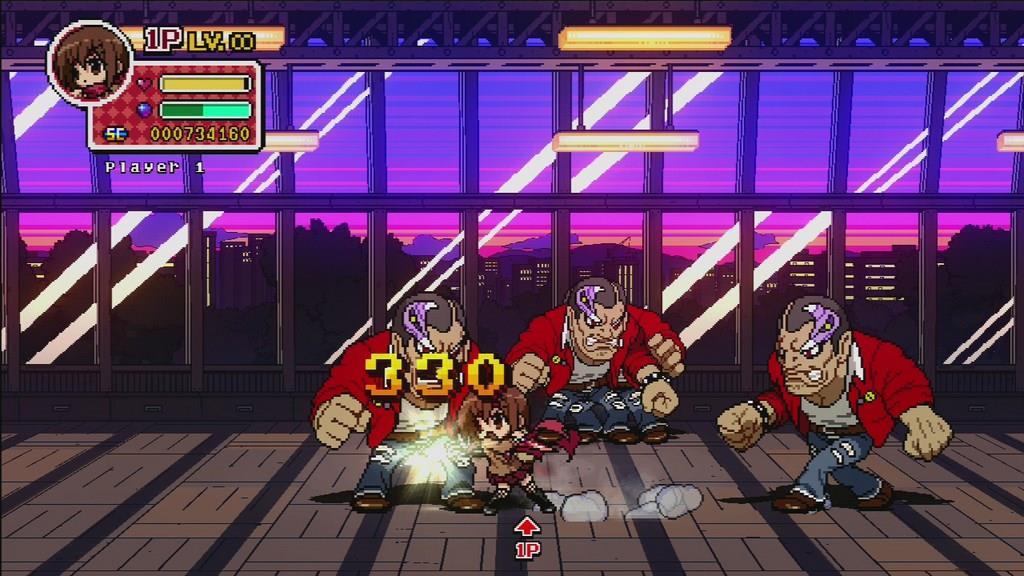Click the Player 1 character portrait
Viewport: 1024px width, 576px height.
point(89,62)
